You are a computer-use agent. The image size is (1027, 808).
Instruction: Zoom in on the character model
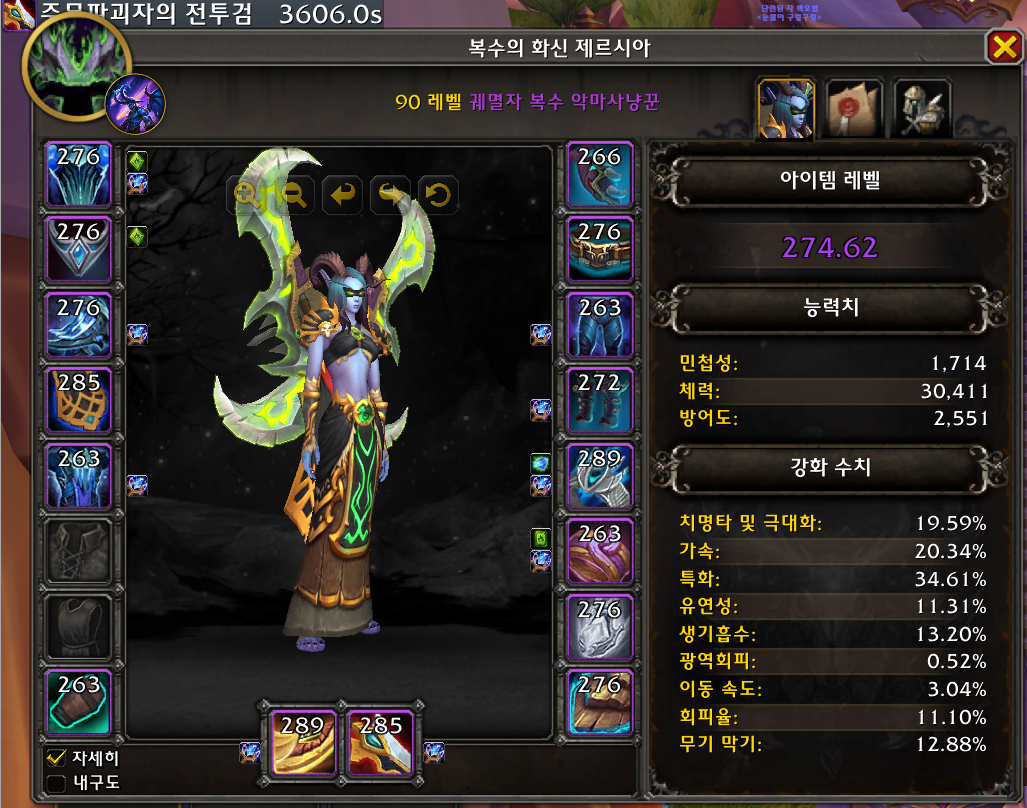click(246, 194)
